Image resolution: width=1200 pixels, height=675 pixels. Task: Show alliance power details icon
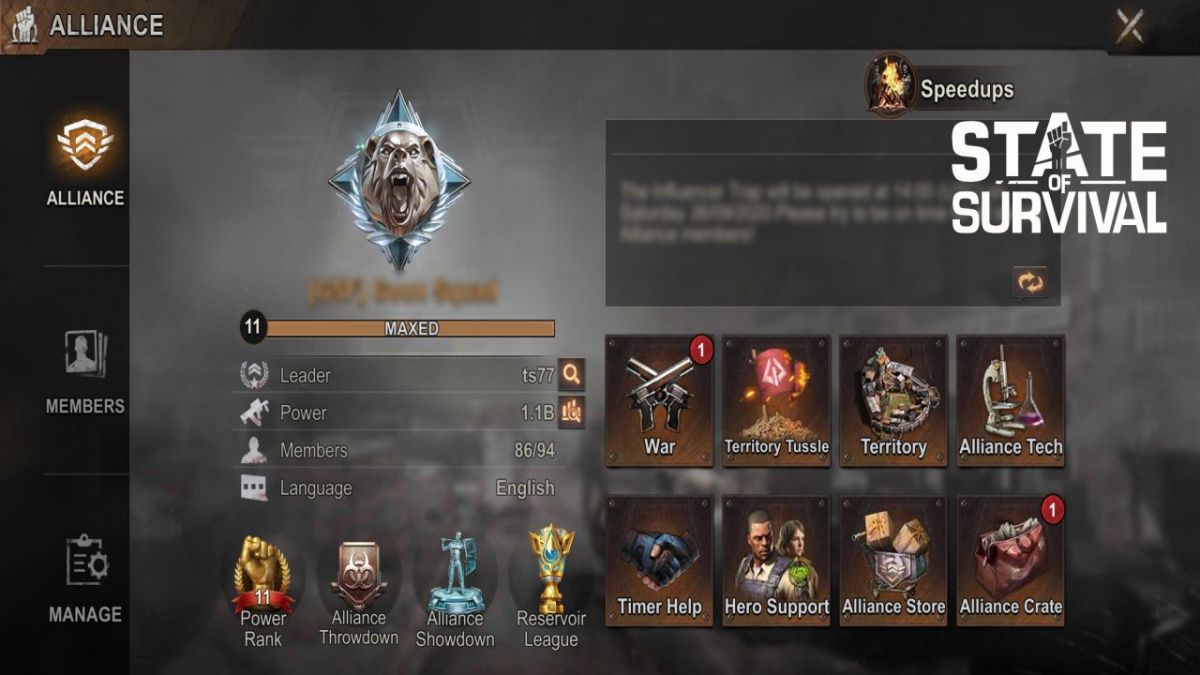(571, 412)
